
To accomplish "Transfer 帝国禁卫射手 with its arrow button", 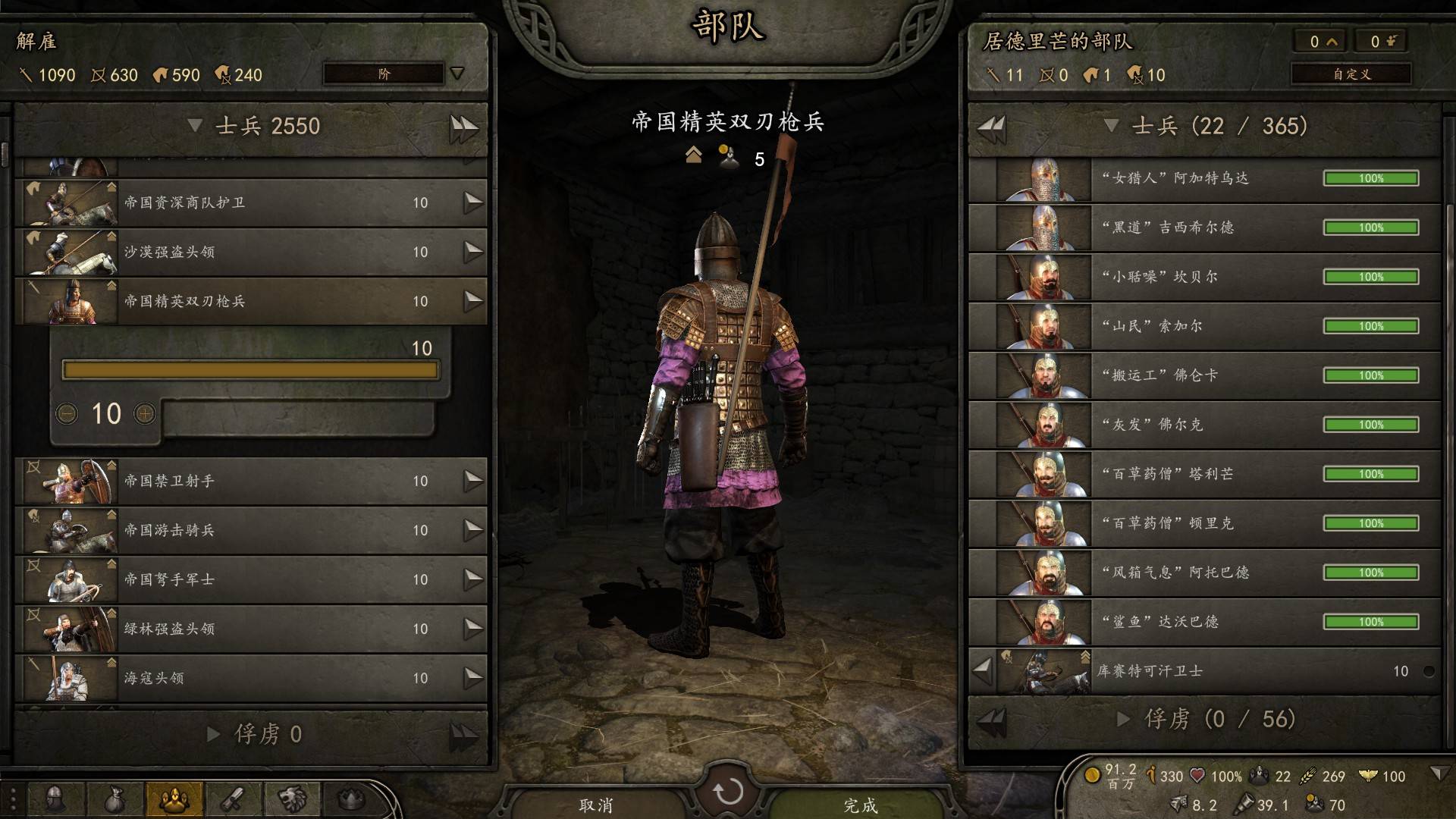I will click(473, 480).
